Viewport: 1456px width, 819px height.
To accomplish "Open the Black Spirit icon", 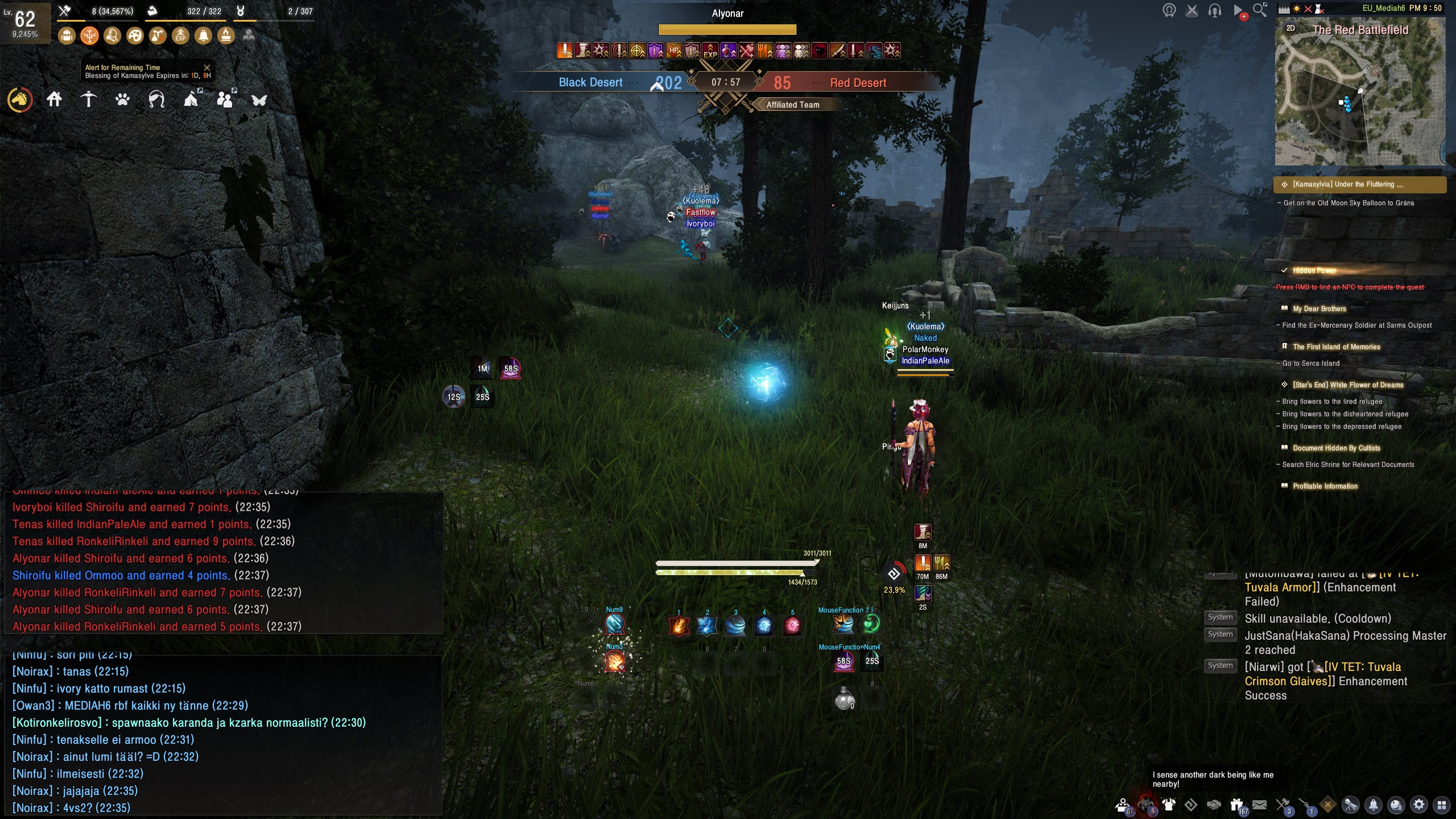I will point(1146,805).
